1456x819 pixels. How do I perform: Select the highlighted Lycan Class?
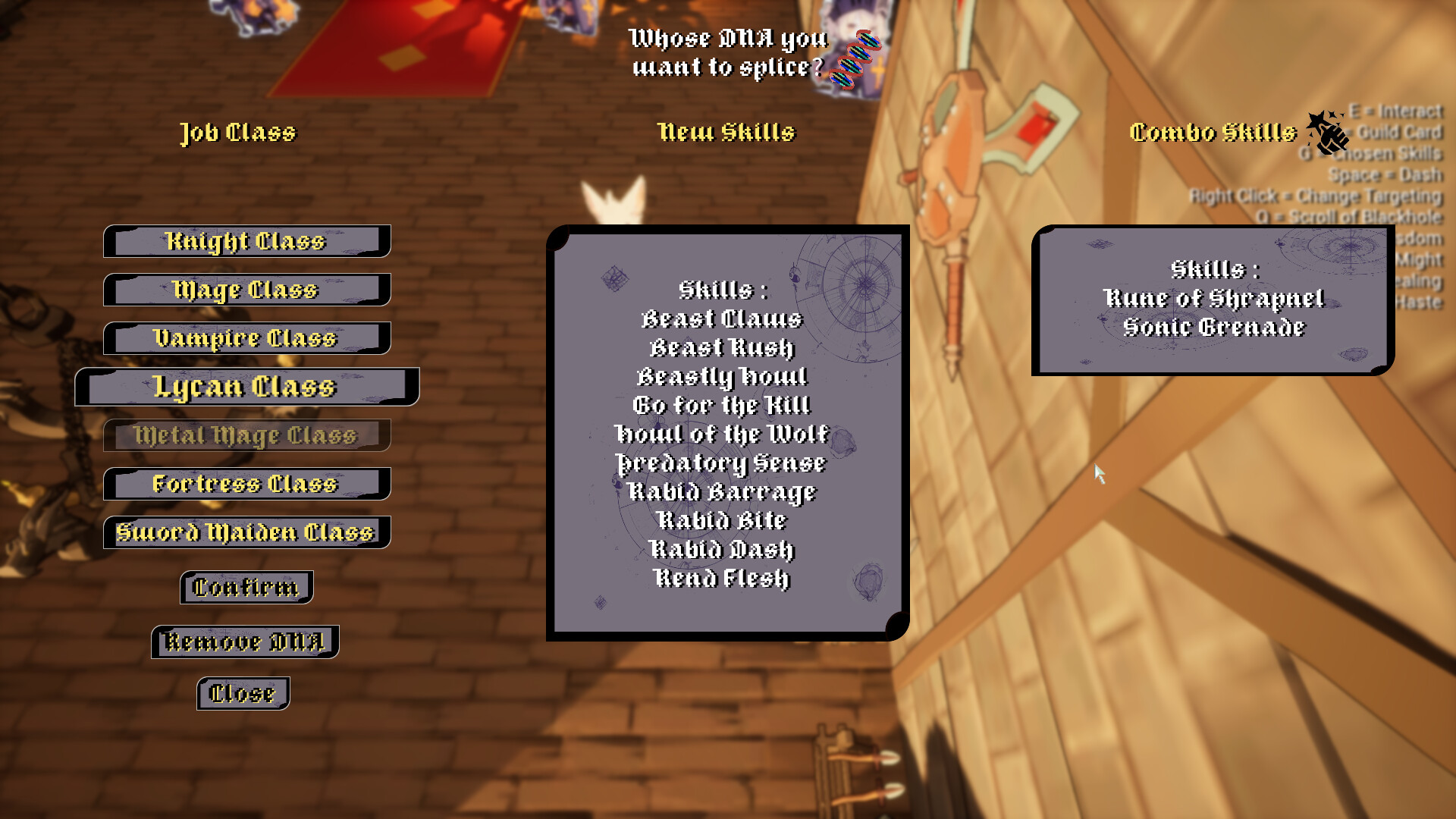click(245, 387)
